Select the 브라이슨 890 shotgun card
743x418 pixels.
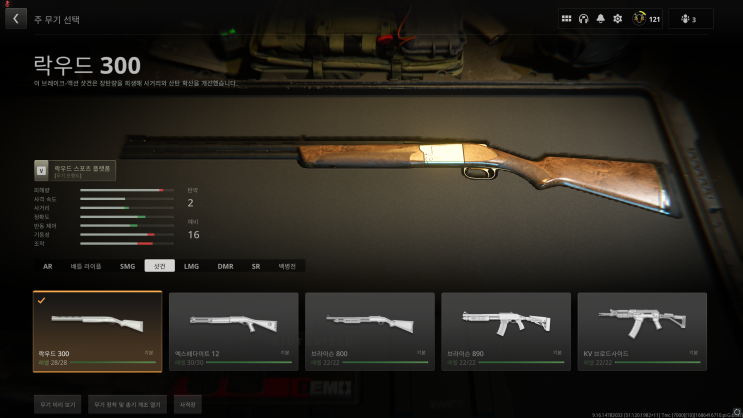(x=505, y=331)
